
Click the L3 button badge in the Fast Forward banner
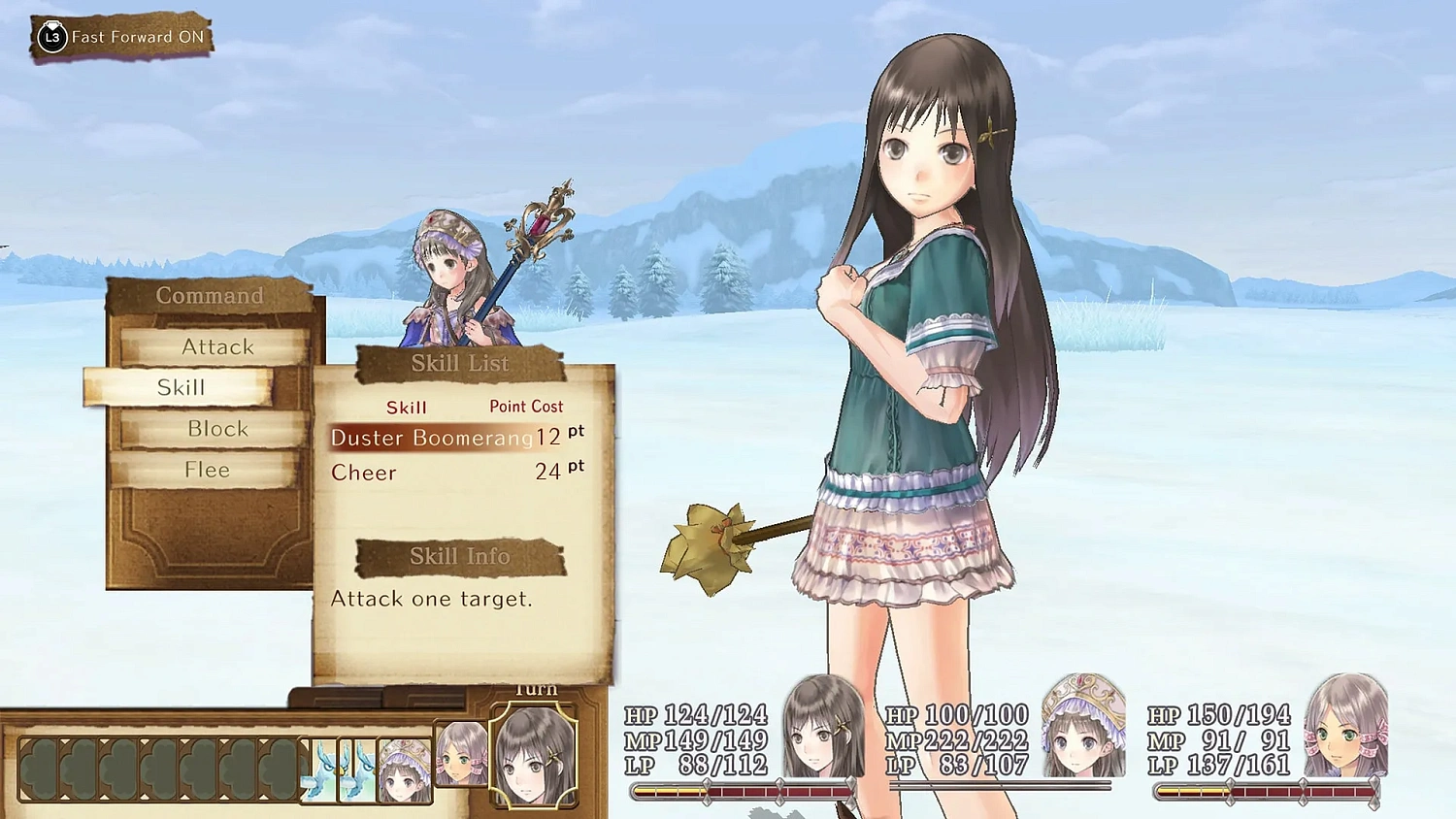pos(53,36)
